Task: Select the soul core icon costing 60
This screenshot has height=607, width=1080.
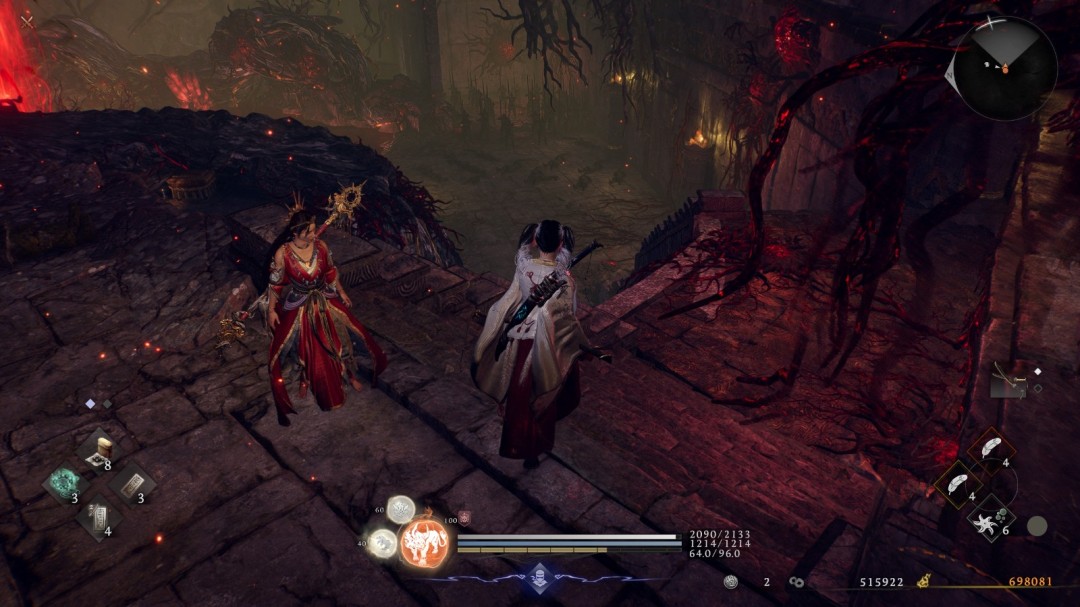Action: pos(401,510)
